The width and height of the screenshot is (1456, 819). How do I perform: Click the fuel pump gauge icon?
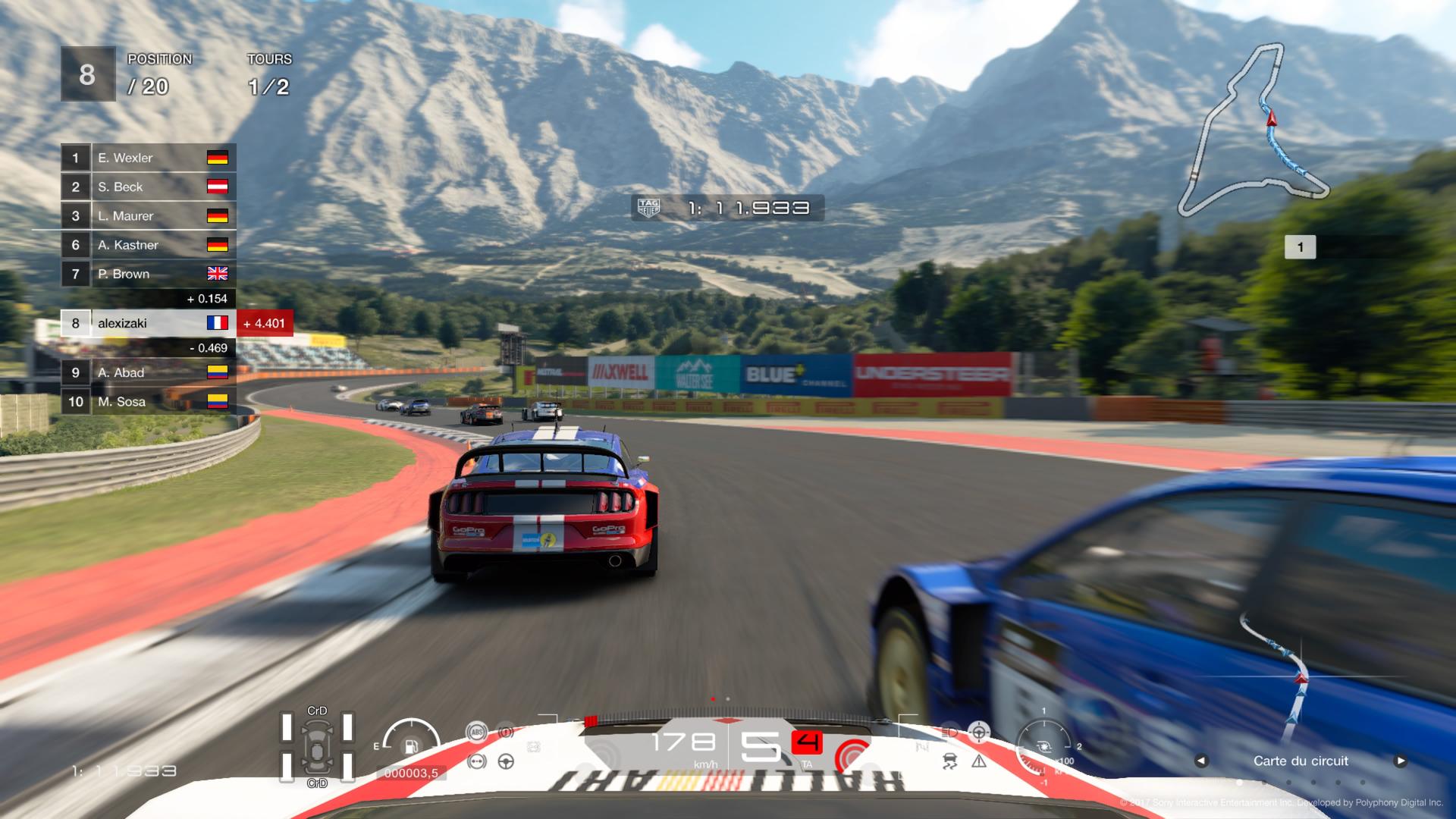point(411,746)
